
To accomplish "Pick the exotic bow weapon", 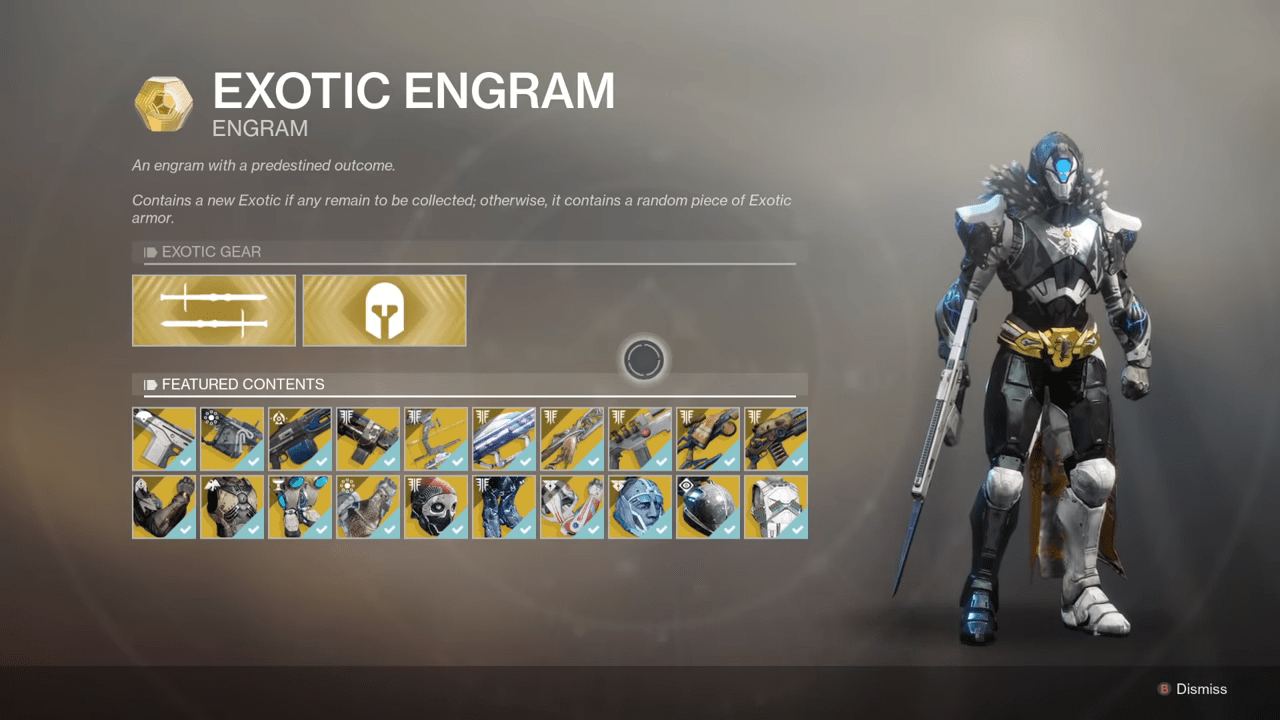I will (x=436, y=438).
